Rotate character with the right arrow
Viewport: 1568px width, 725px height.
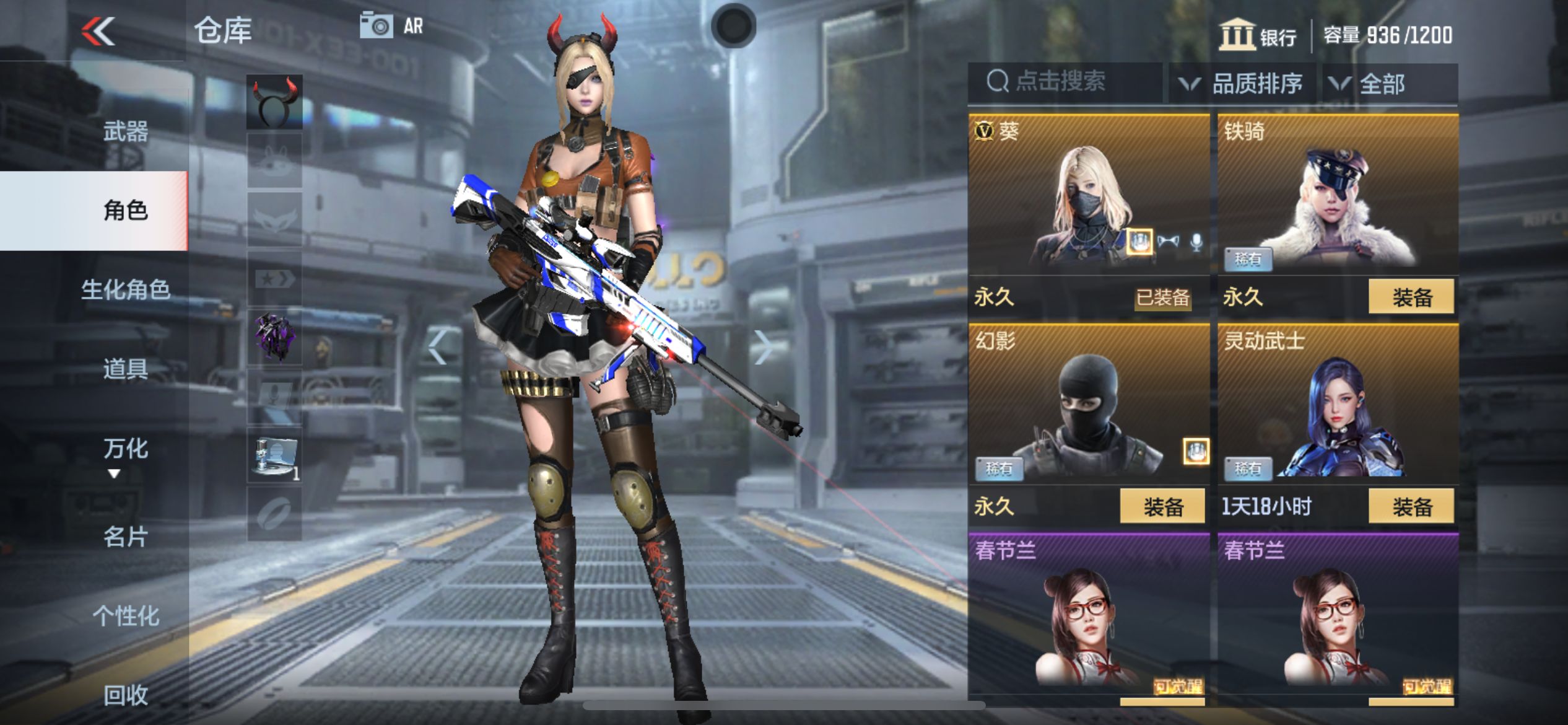point(763,347)
